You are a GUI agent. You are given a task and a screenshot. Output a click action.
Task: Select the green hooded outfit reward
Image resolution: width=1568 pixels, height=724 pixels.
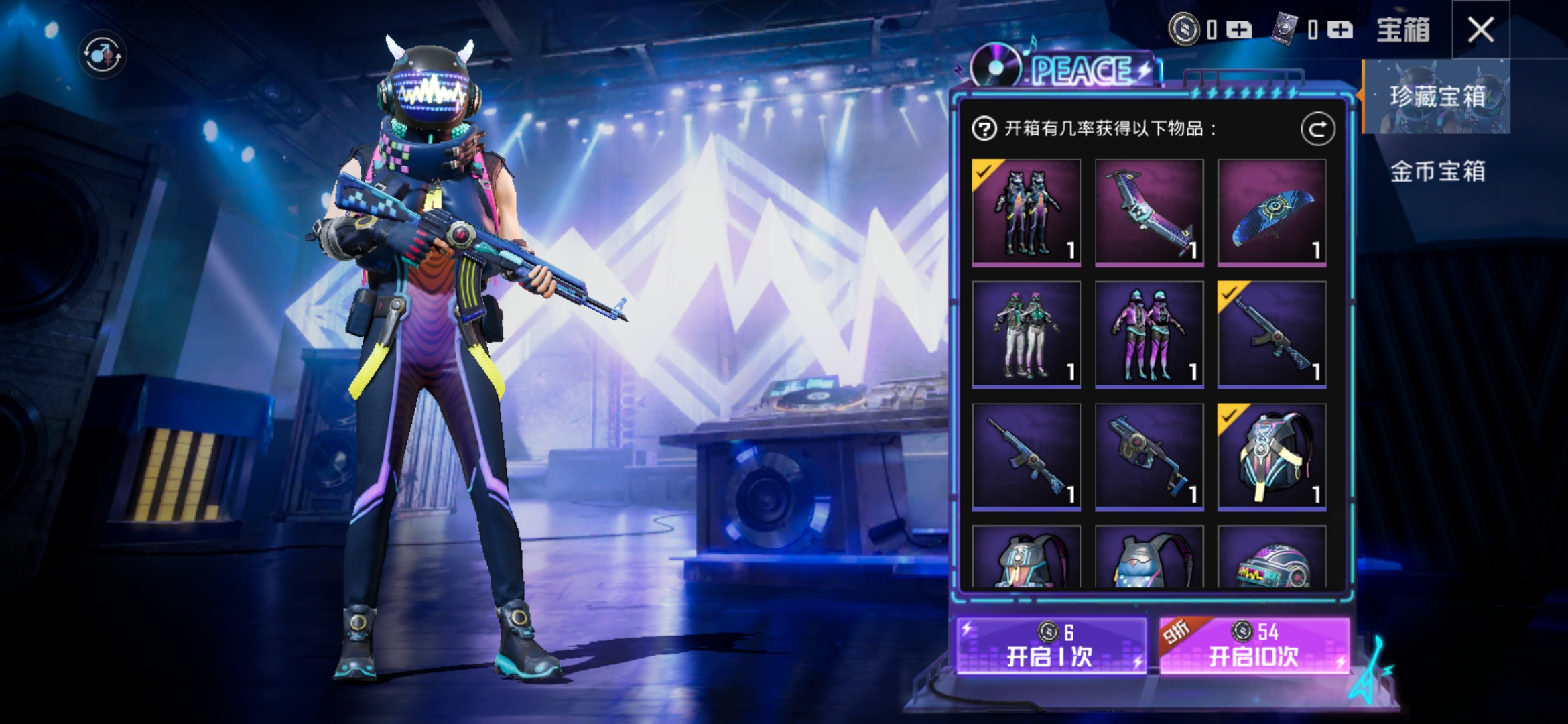(x=1026, y=335)
